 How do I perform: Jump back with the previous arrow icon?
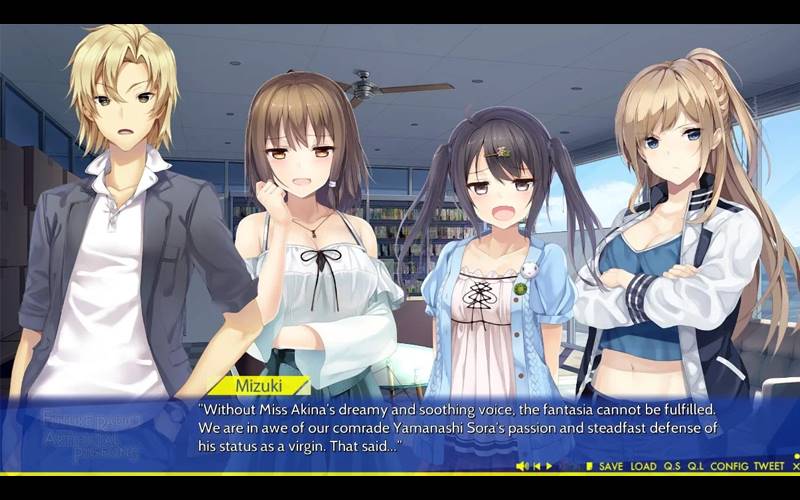[x=536, y=466]
